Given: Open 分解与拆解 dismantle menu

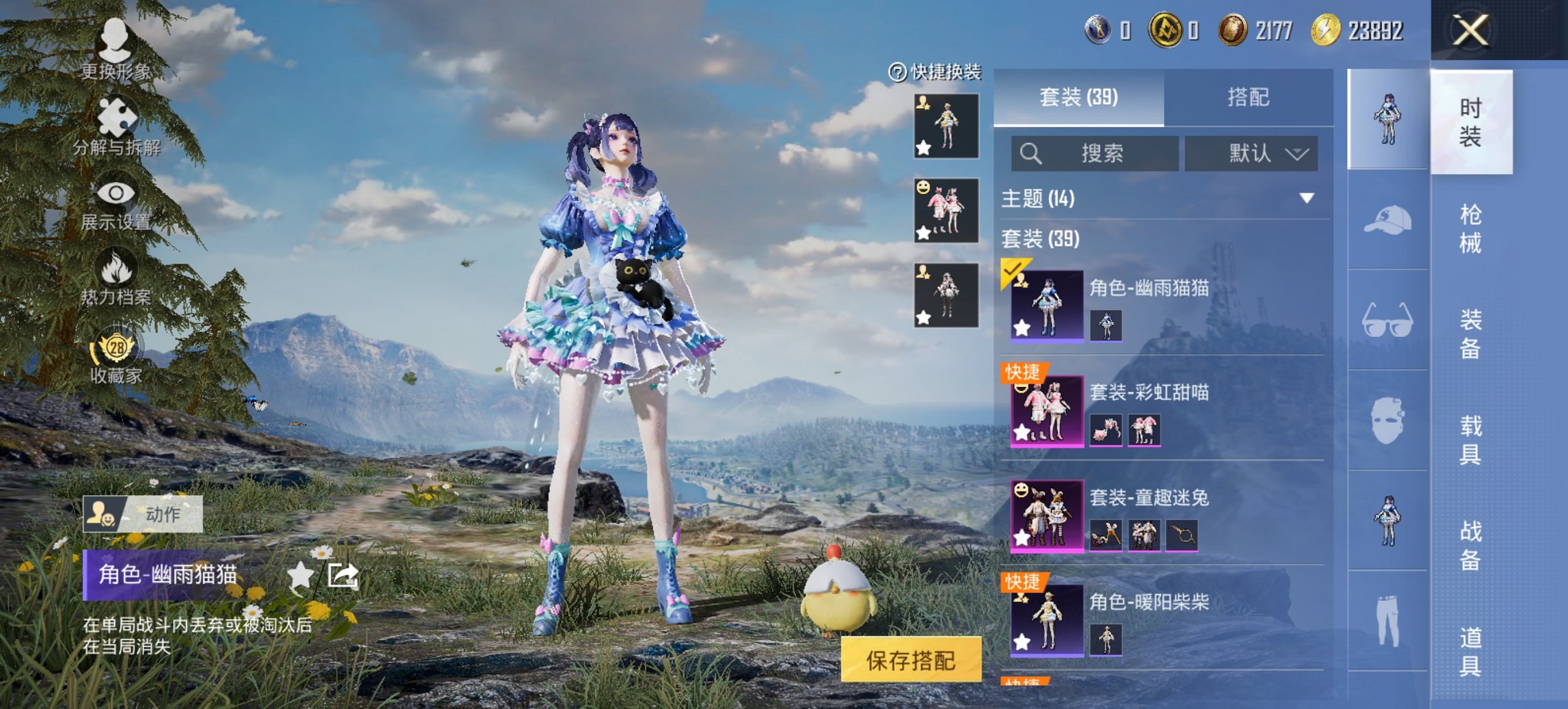Looking at the screenshot, I should coord(116,126).
